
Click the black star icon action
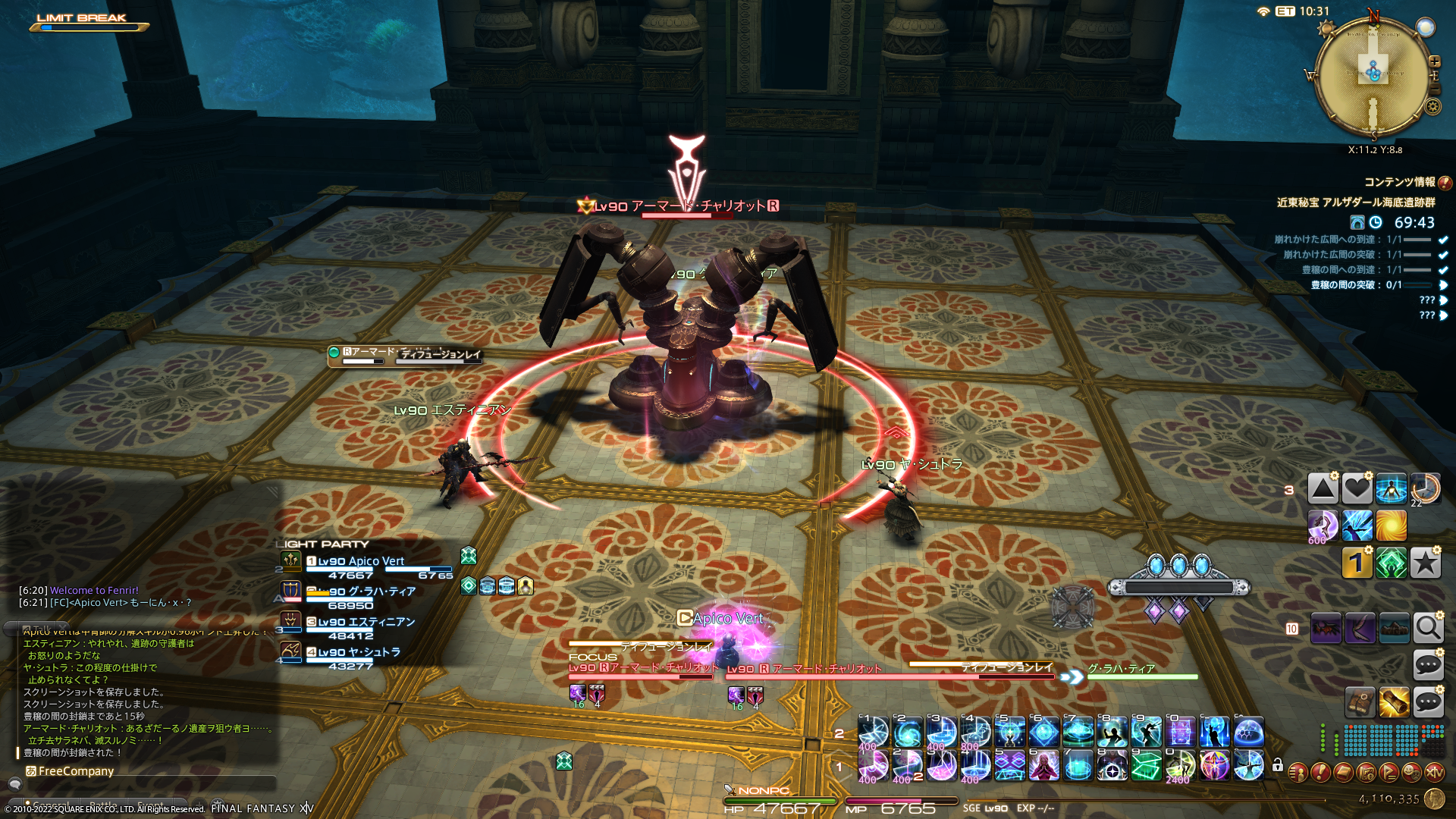(1425, 563)
